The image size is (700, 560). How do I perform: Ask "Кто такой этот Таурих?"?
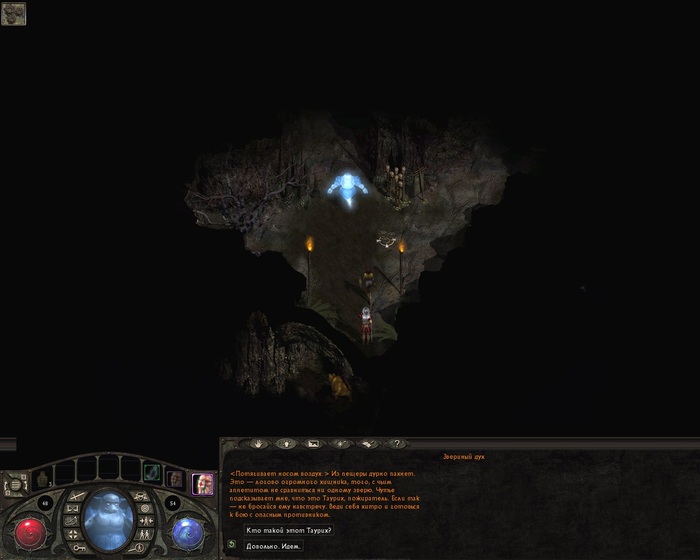(290, 530)
